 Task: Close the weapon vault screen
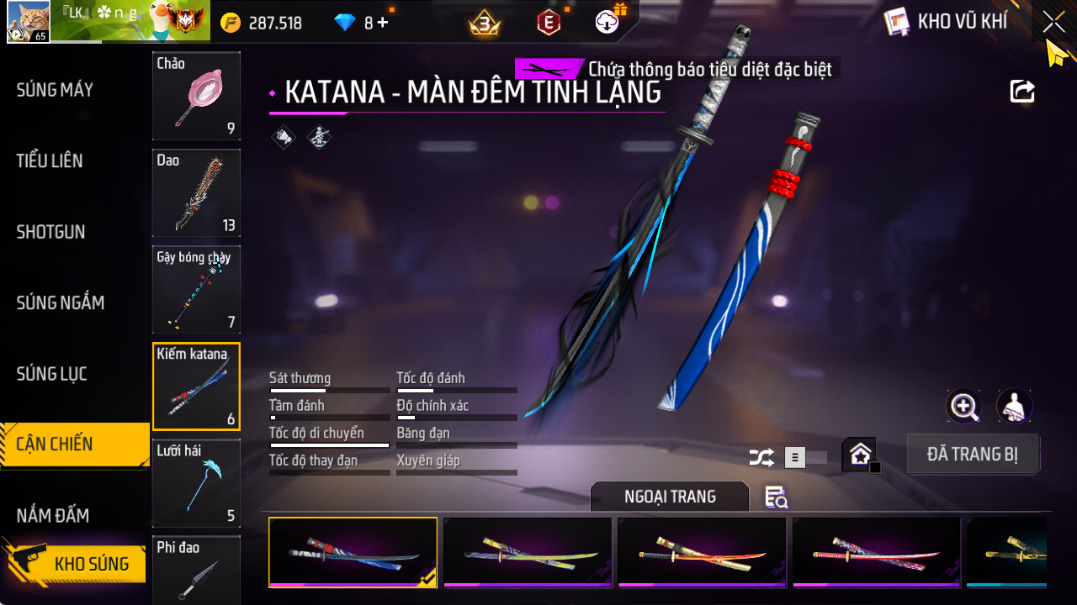click(x=1053, y=21)
